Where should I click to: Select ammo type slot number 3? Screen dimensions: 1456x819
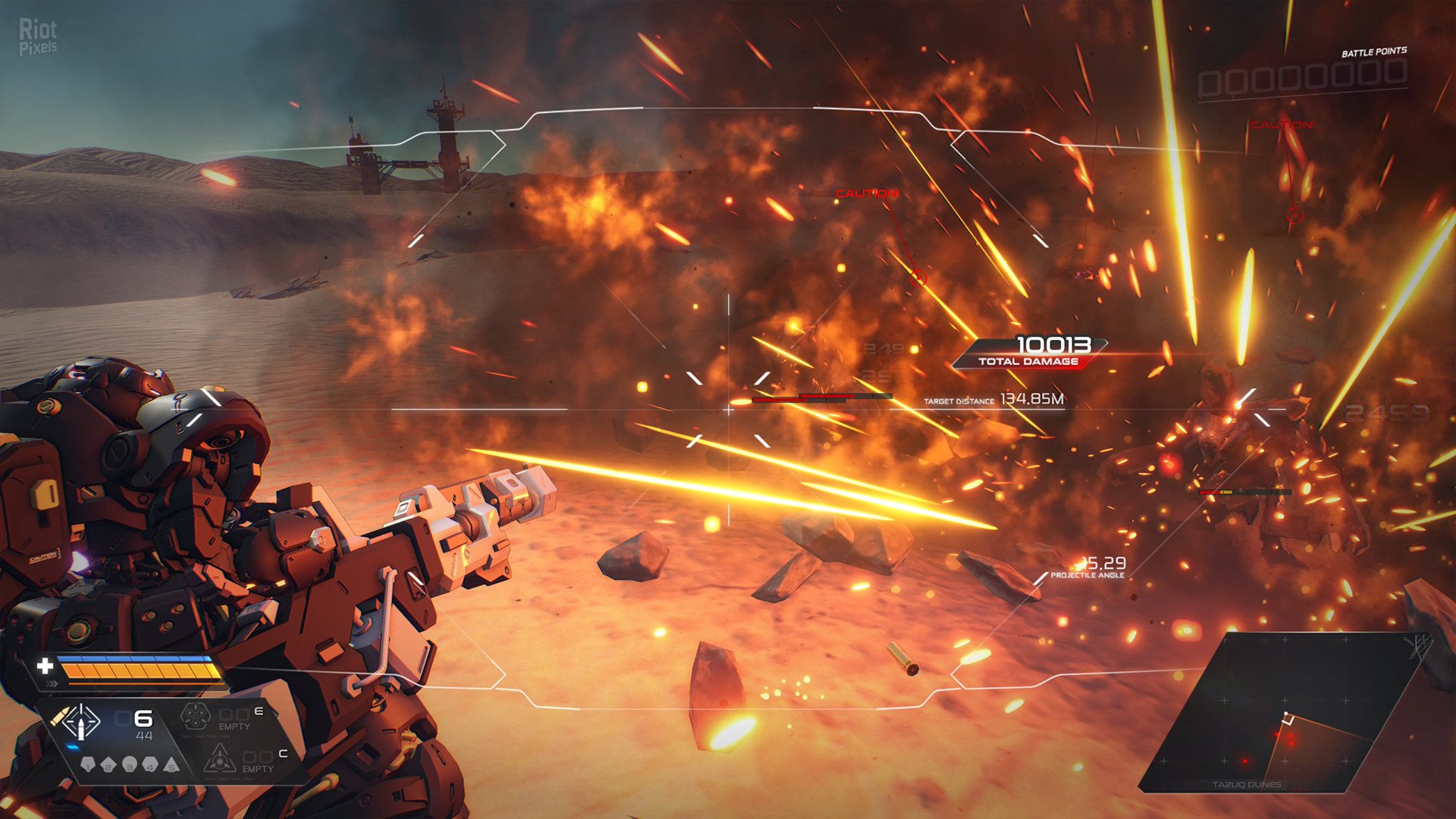click(x=130, y=764)
